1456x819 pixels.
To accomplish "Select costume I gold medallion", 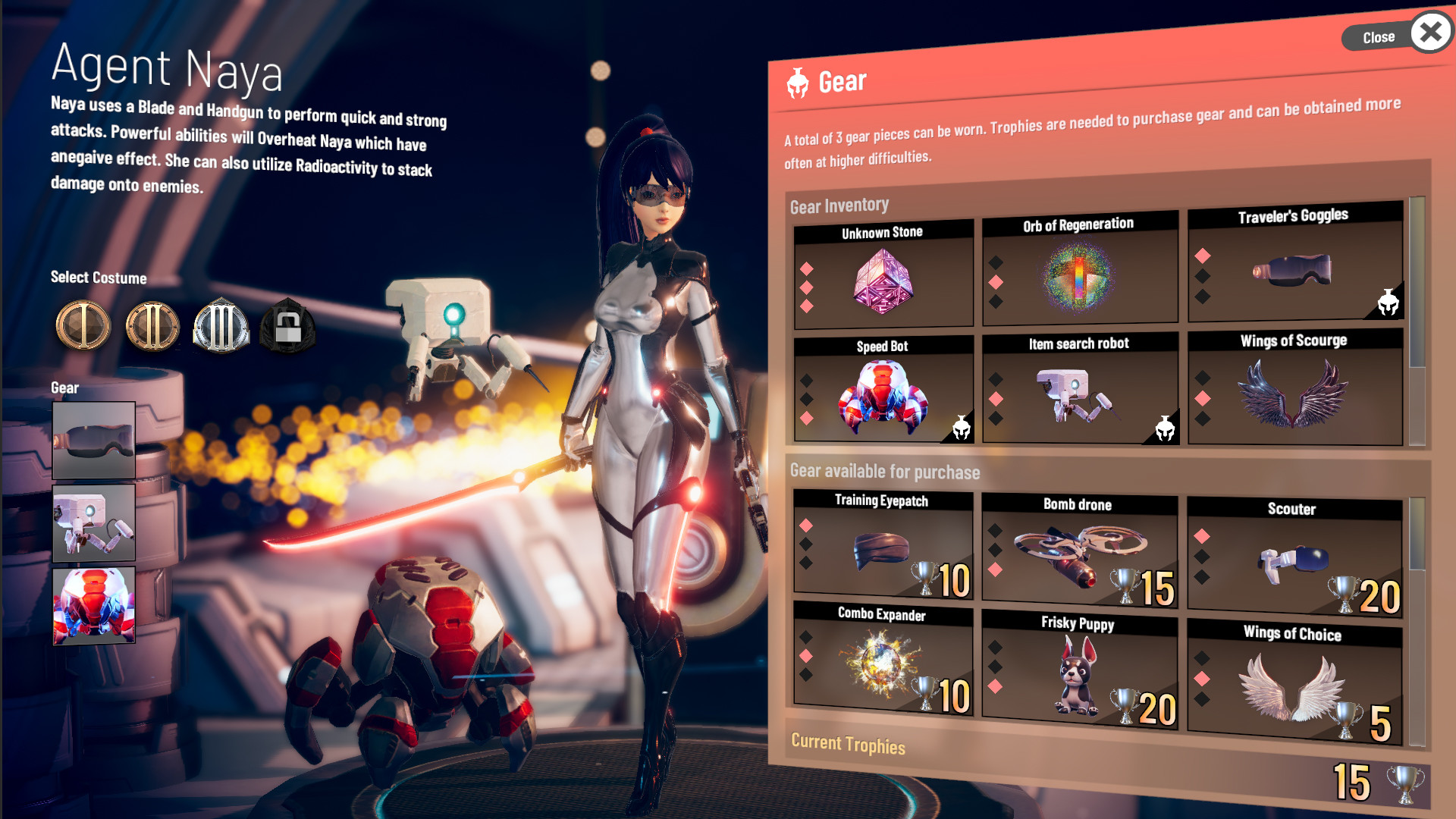I will coord(82,327).
